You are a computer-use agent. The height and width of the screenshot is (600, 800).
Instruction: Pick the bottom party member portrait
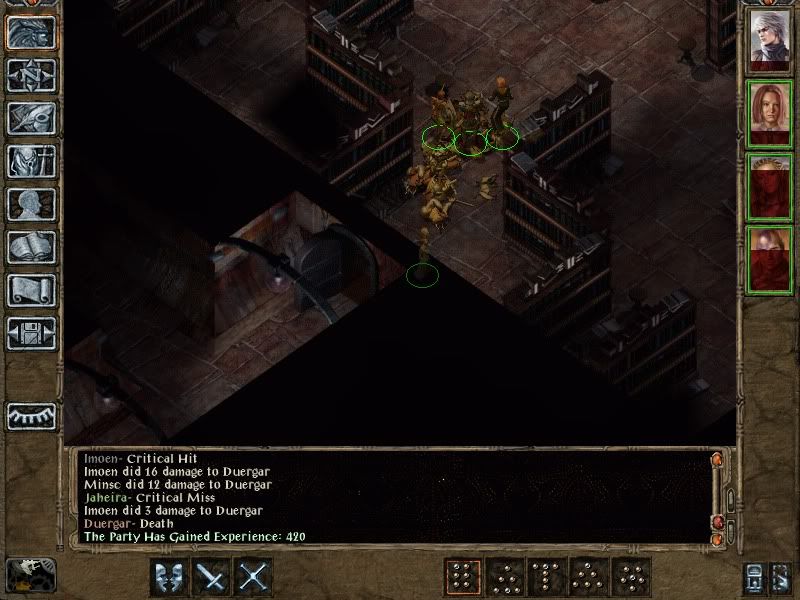pyautogui.click(x=770, y=258)
